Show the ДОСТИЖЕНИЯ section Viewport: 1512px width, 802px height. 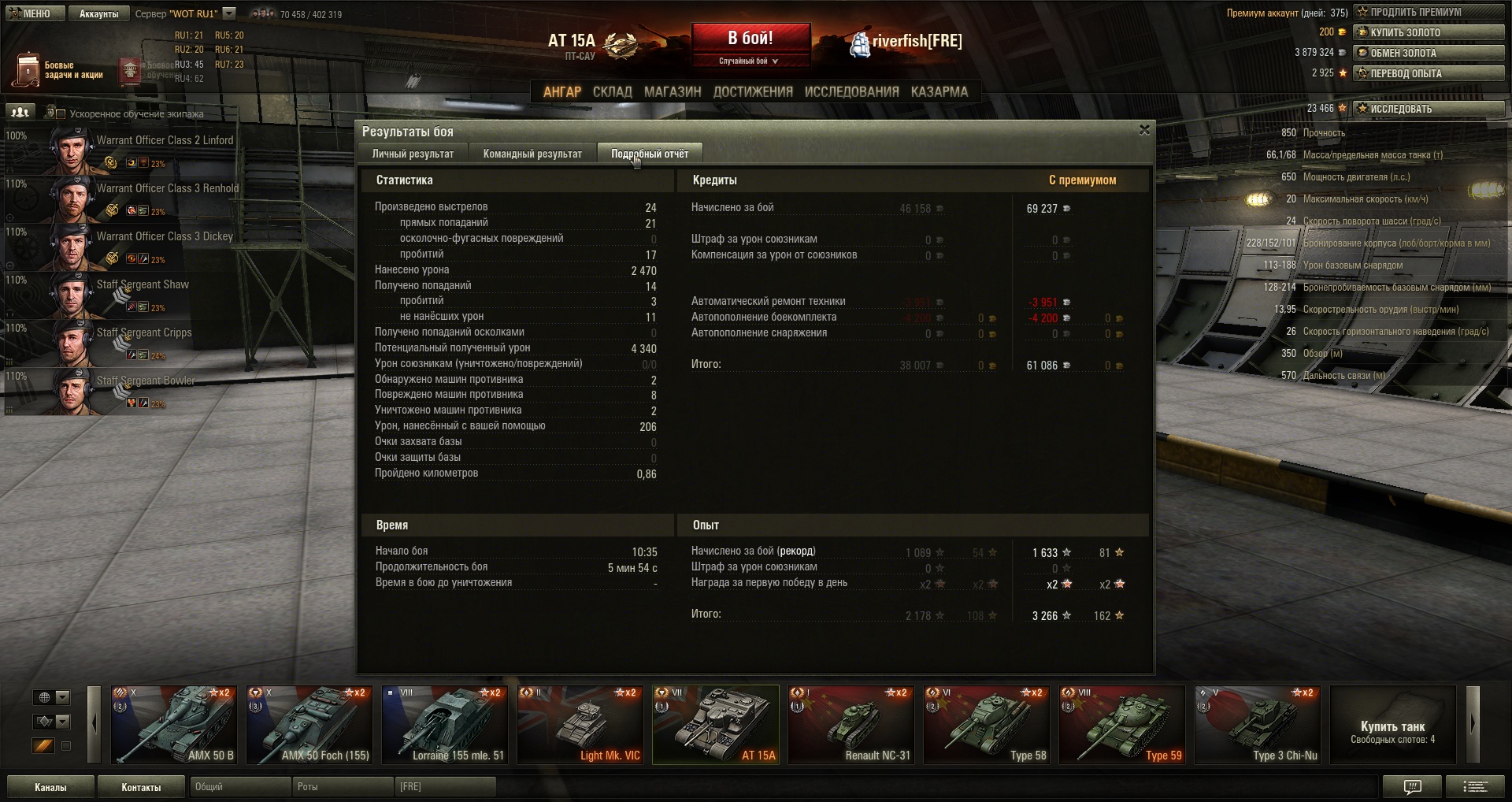coord(752,91)
